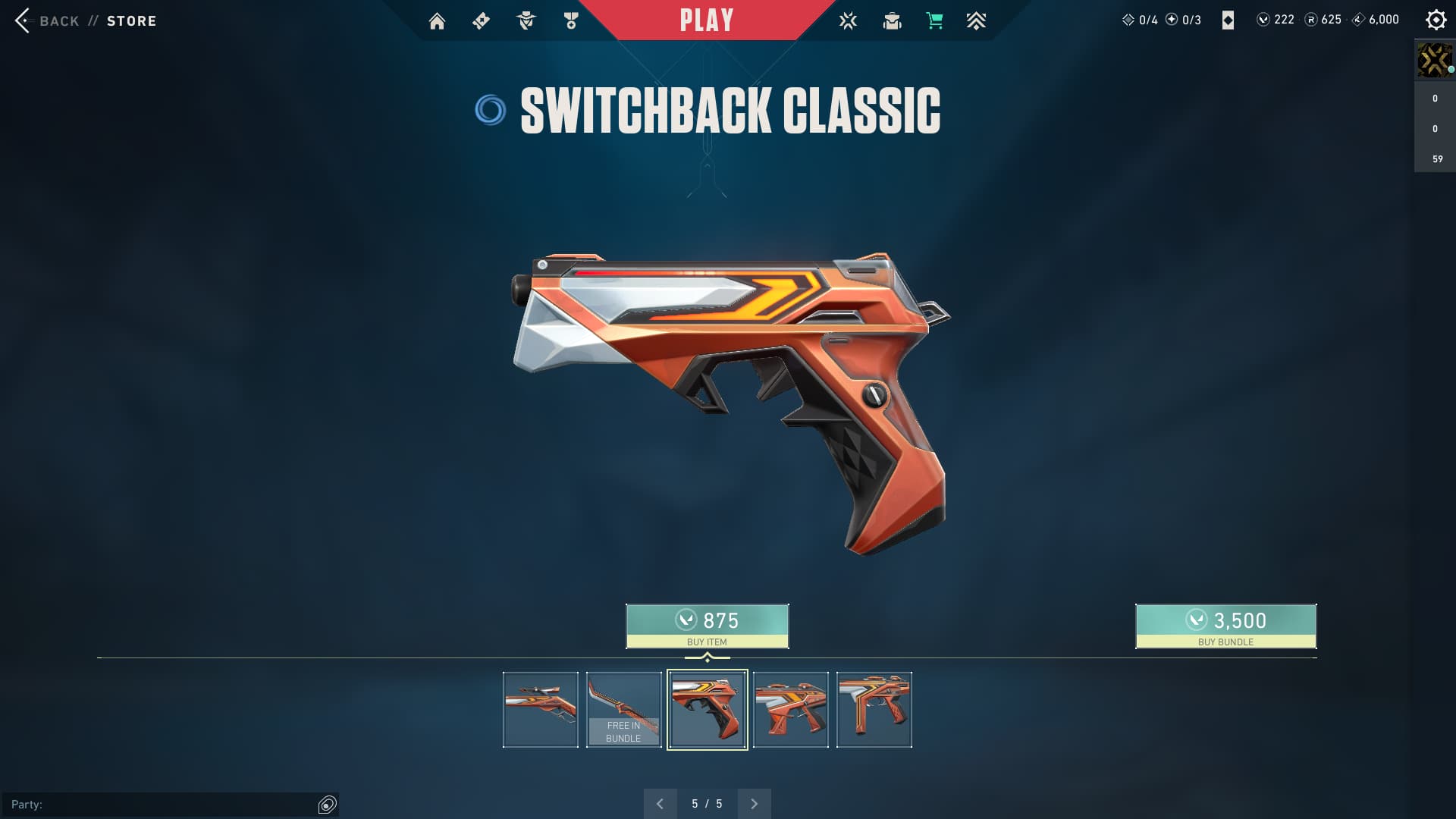Select the melee thumbnail marked Free in Bundle

623,710
